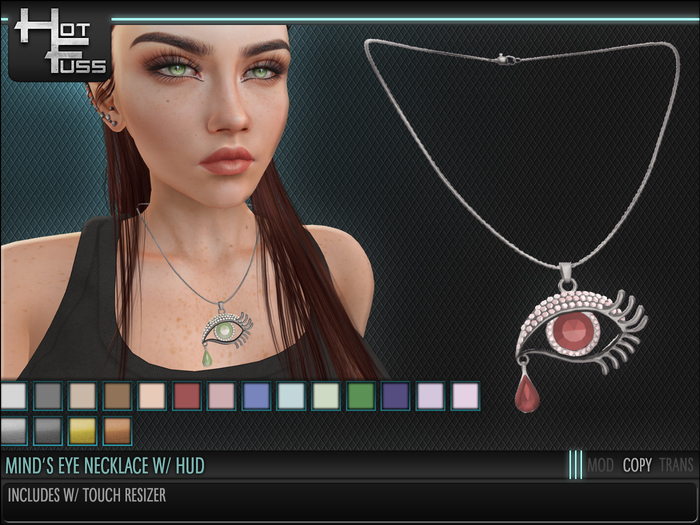
Task: Choose the dark gunmetal metal swatch
Action: tap(47, 431)
